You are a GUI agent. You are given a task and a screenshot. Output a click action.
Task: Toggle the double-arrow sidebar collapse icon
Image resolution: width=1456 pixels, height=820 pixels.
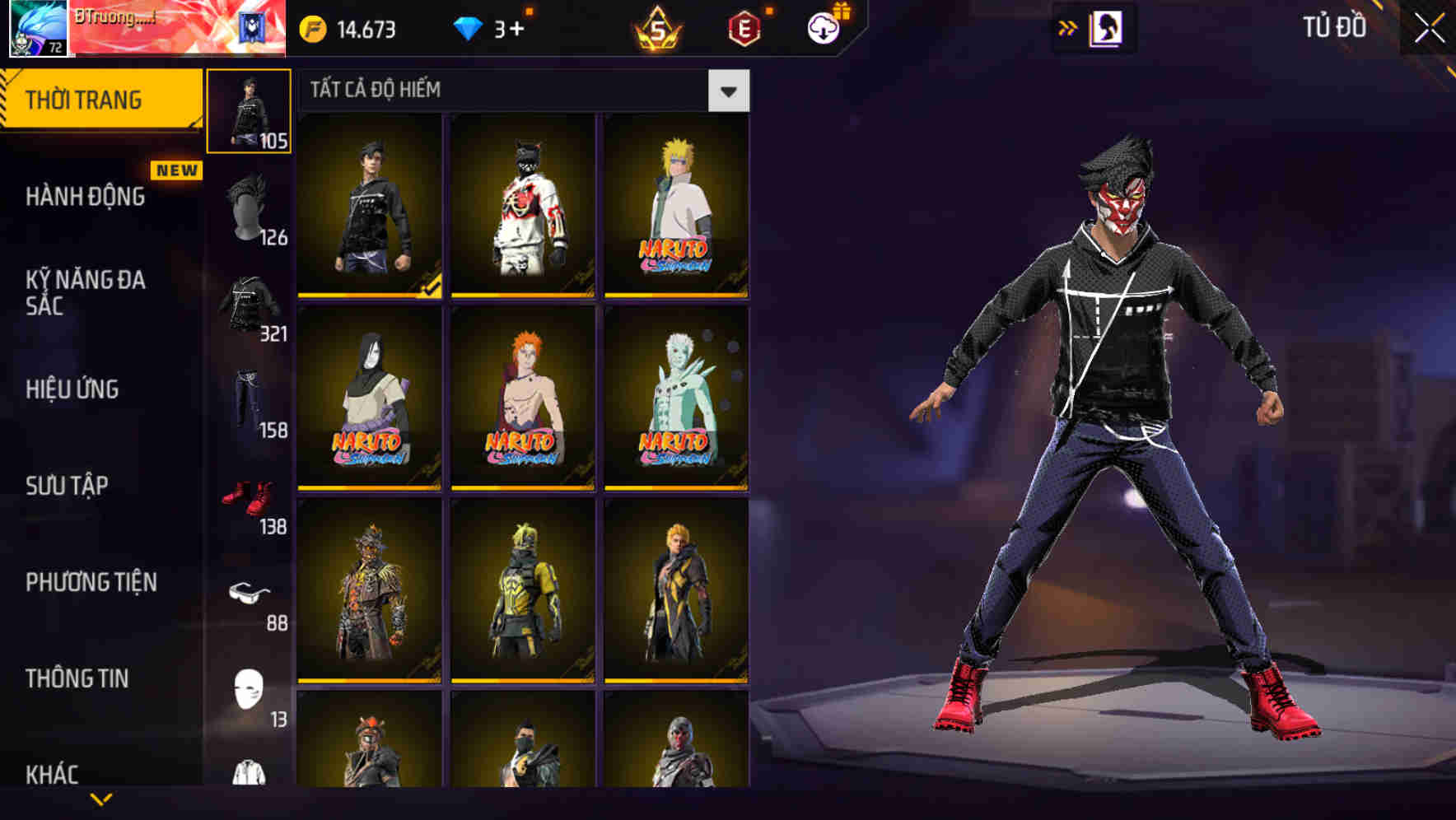click(x=1066, y=27)
